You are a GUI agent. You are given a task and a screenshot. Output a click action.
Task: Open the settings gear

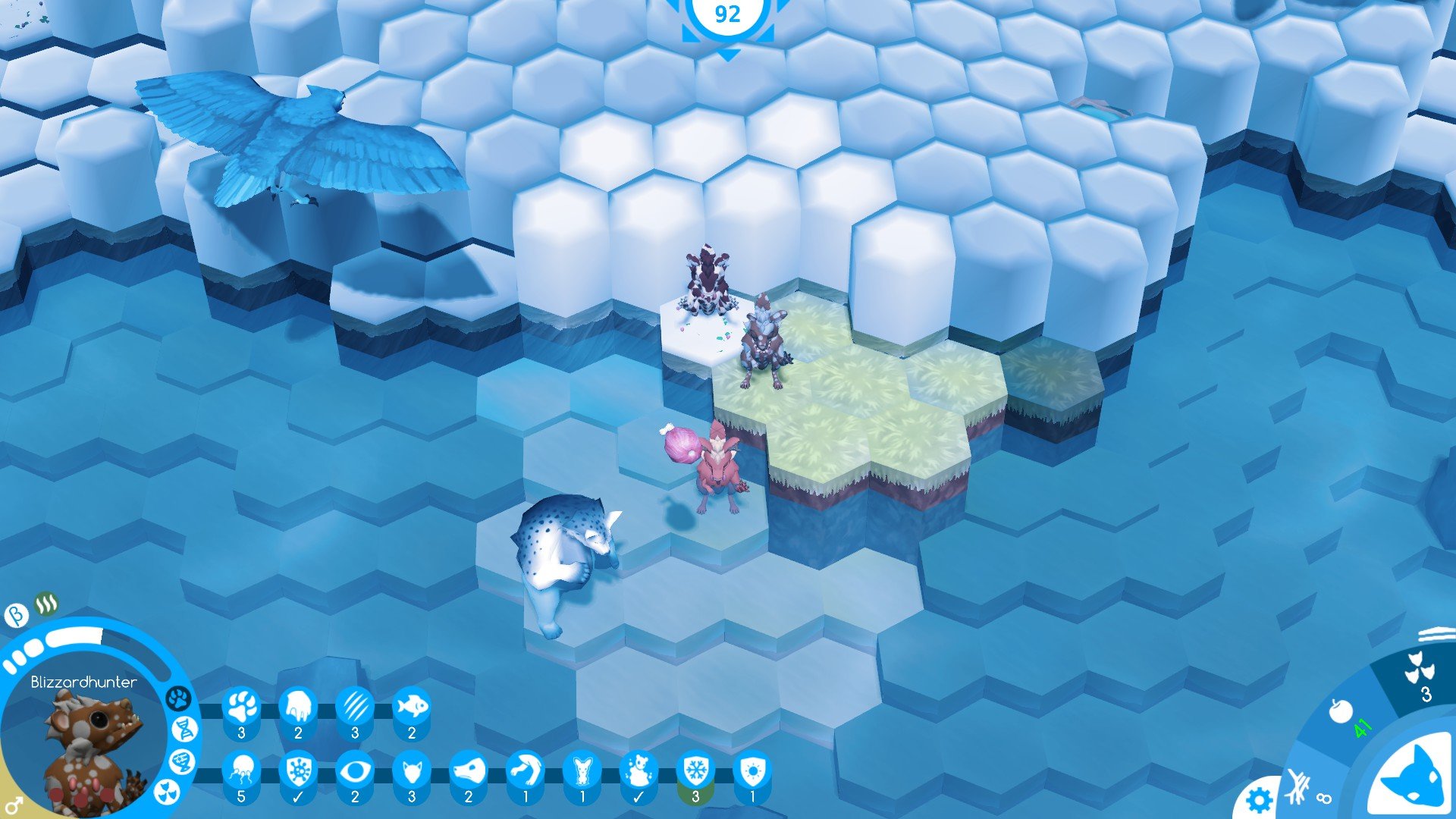point(1260,799)
